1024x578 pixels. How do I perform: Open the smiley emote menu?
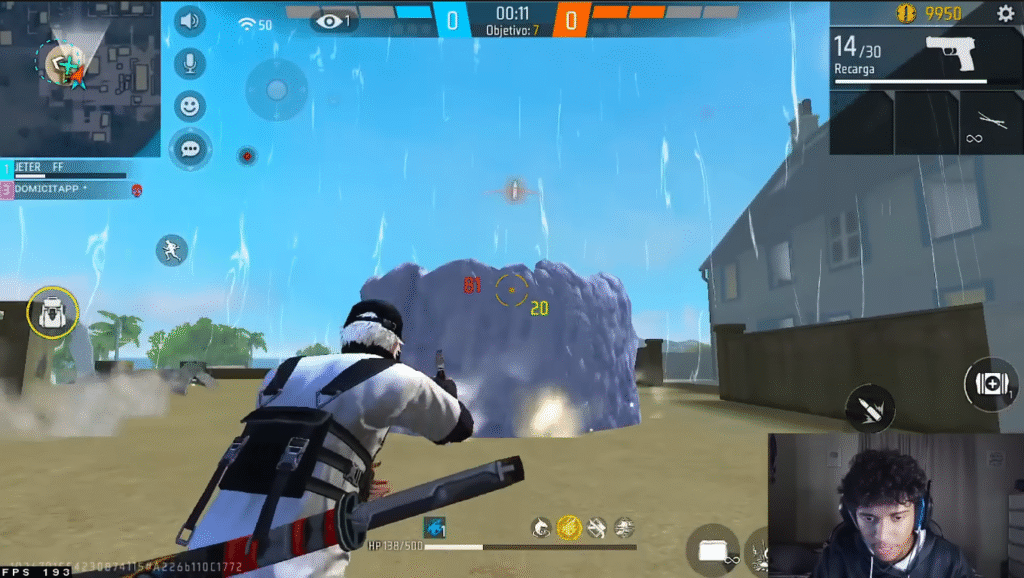click(189, 106)
